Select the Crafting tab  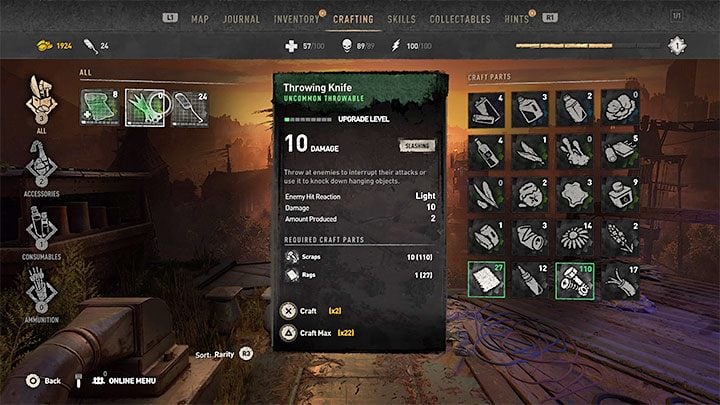(x=353, y=19)
